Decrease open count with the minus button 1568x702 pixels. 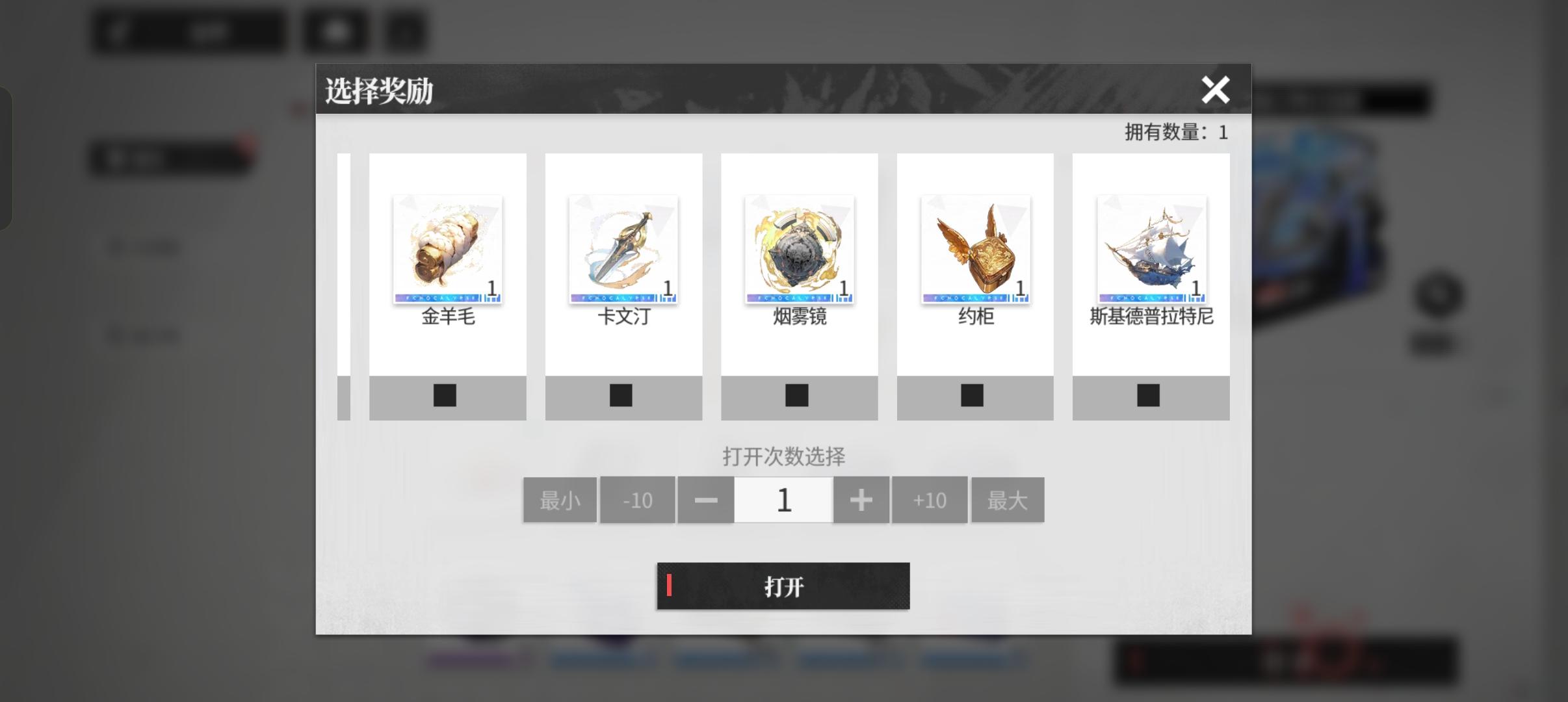(707, 499)
